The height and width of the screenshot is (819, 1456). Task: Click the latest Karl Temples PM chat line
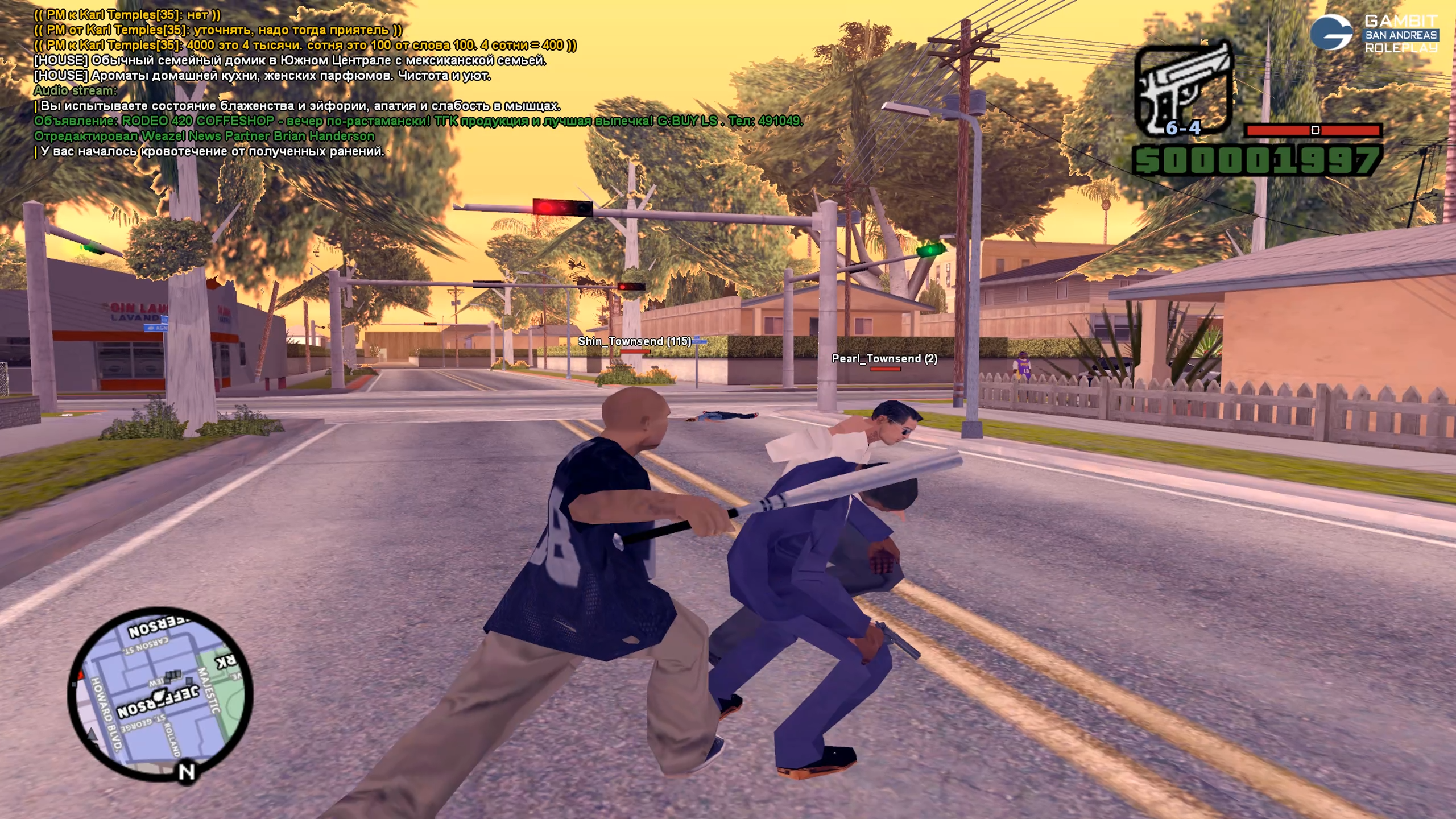click(305, 45)
